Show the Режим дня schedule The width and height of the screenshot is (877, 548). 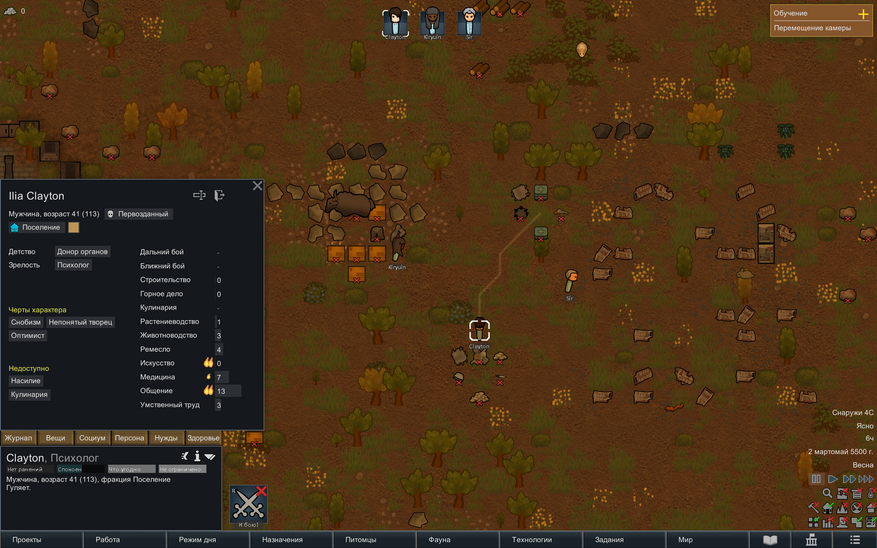pos(197,540)
